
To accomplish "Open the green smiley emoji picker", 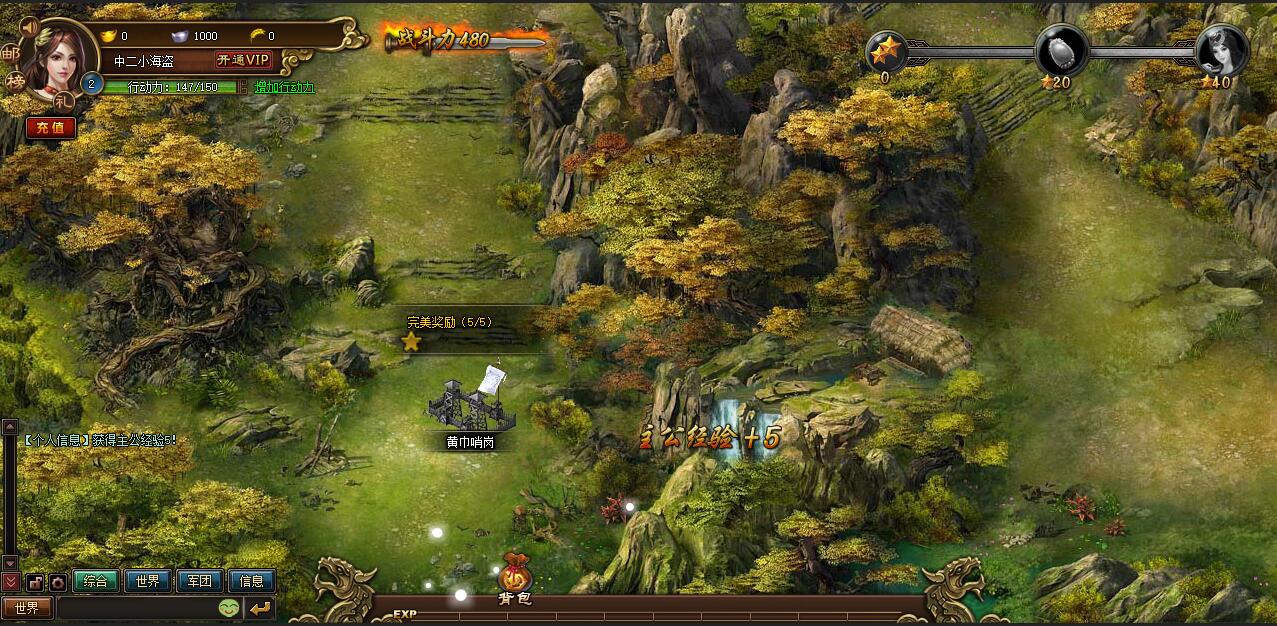I will click(x=228, y=607).
